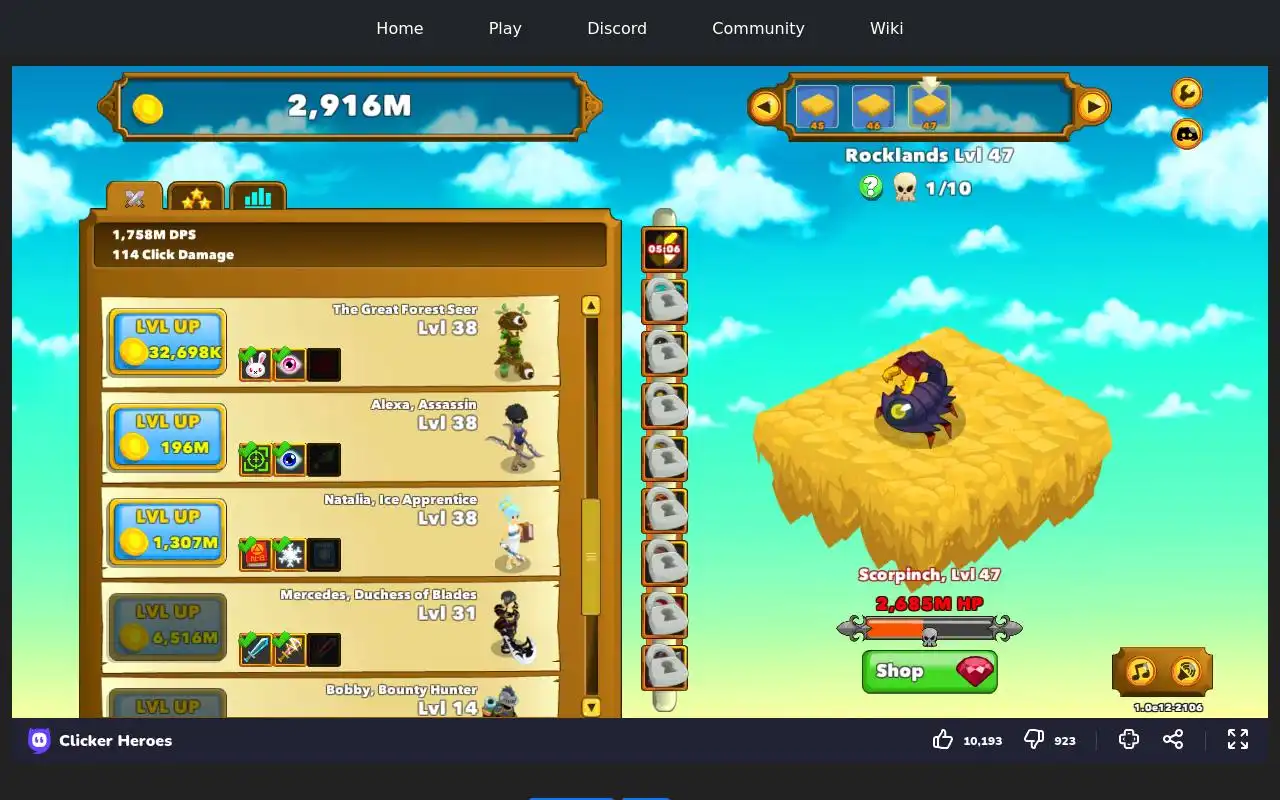Select zone 46 tile
The width and height of the screenshot is (1280, 800).
coord(873,106)
